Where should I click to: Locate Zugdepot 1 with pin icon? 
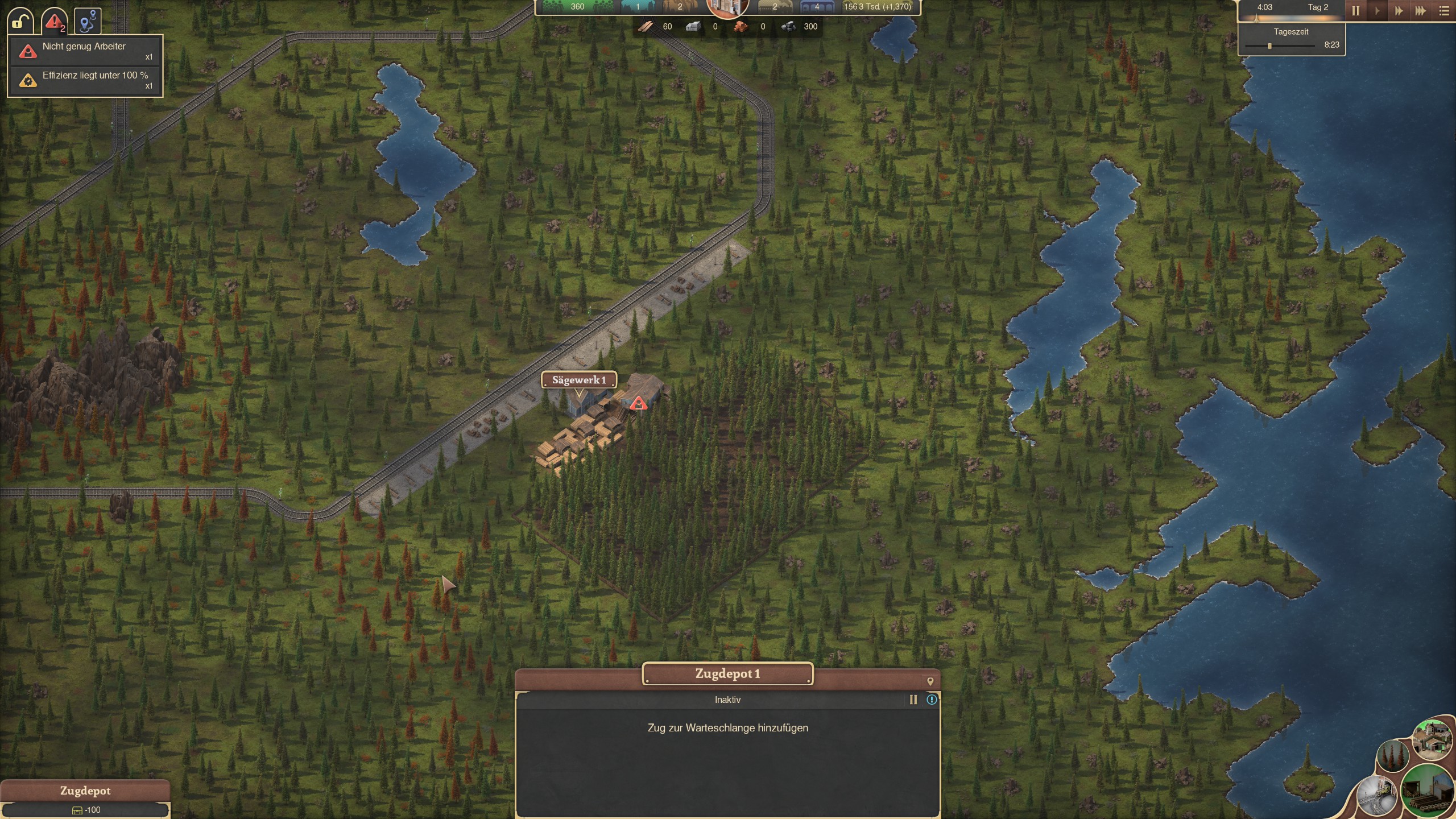pos(930,681)
